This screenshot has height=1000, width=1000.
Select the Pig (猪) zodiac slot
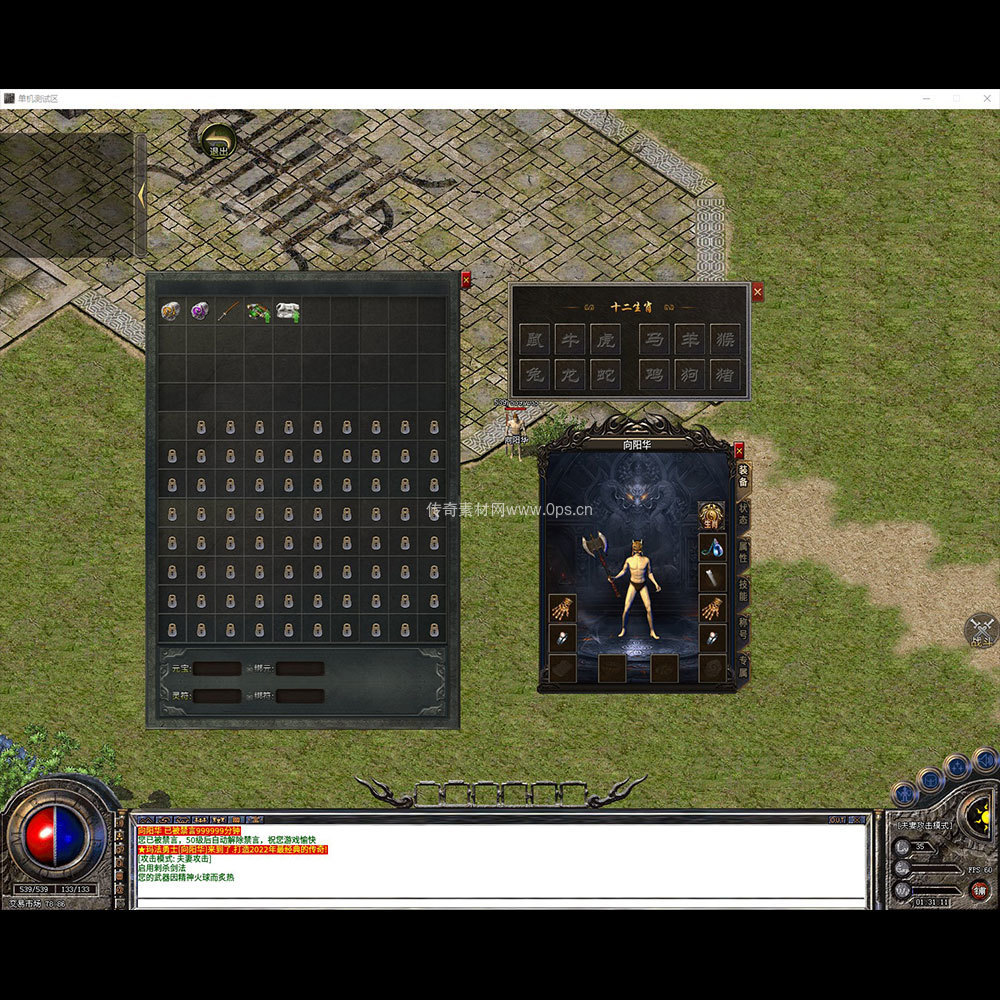(x=724, y=375)
